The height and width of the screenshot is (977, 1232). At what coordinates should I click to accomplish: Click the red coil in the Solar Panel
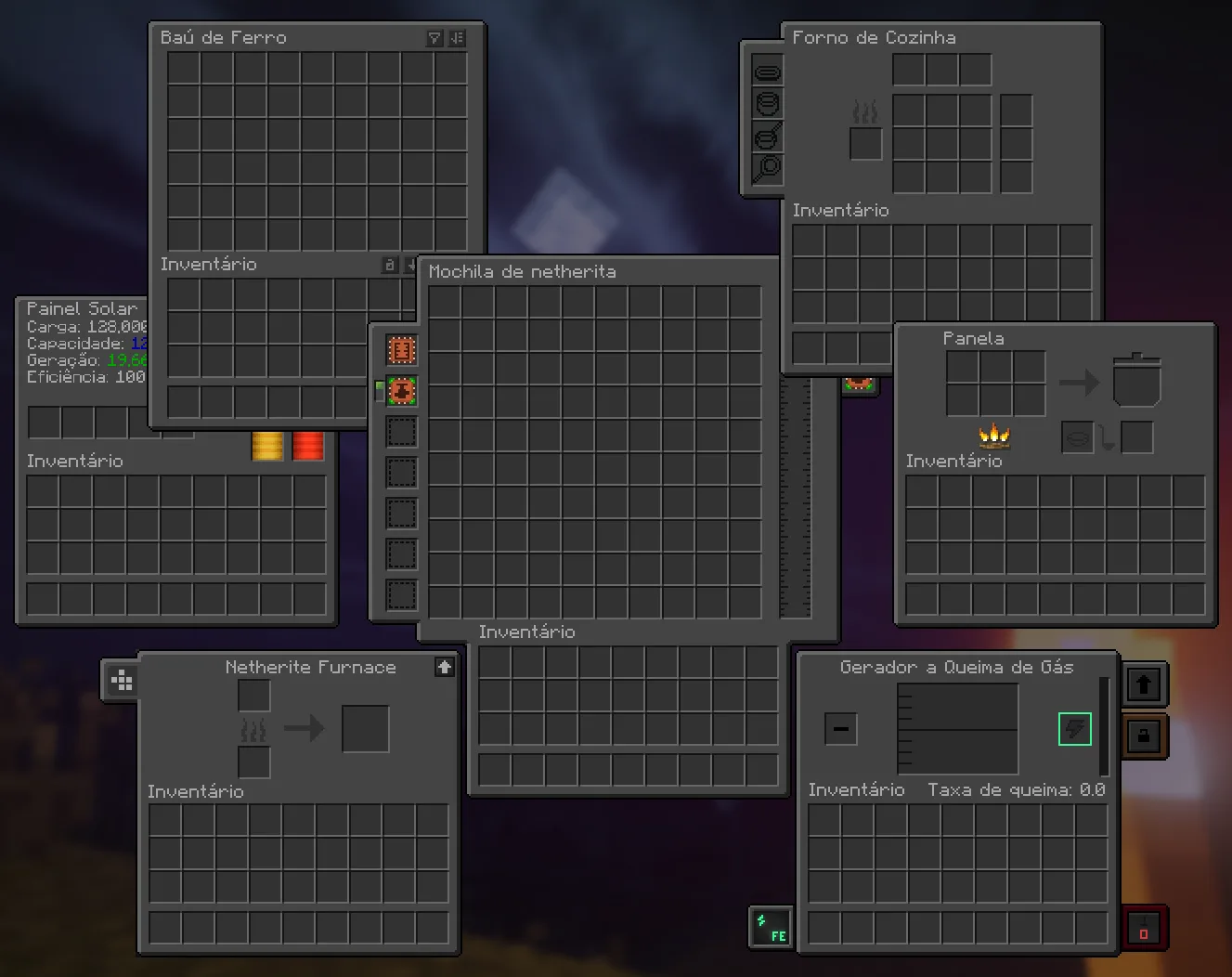tap(308, 446)
